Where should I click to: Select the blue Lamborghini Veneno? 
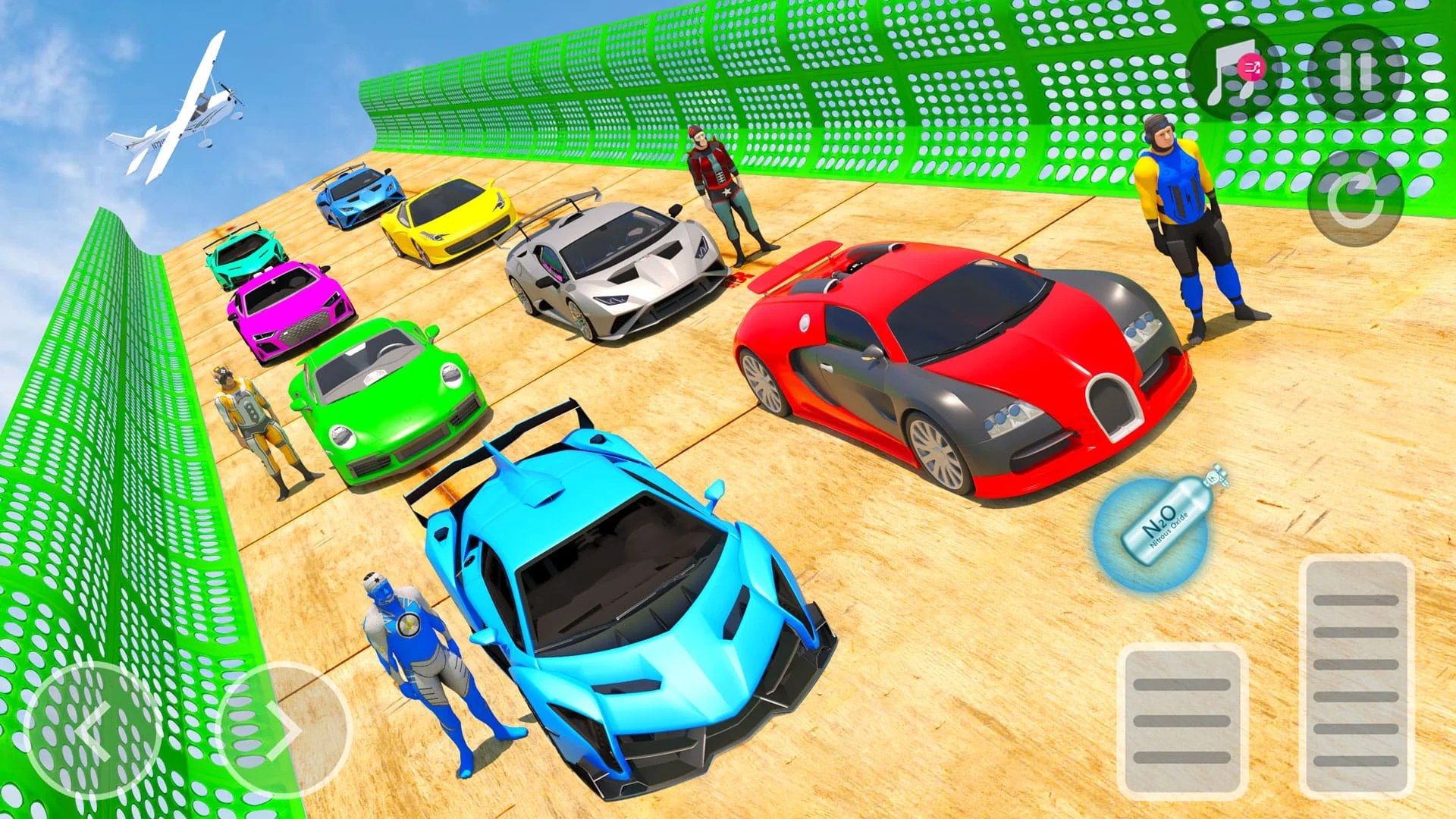(x=629, y=599)
